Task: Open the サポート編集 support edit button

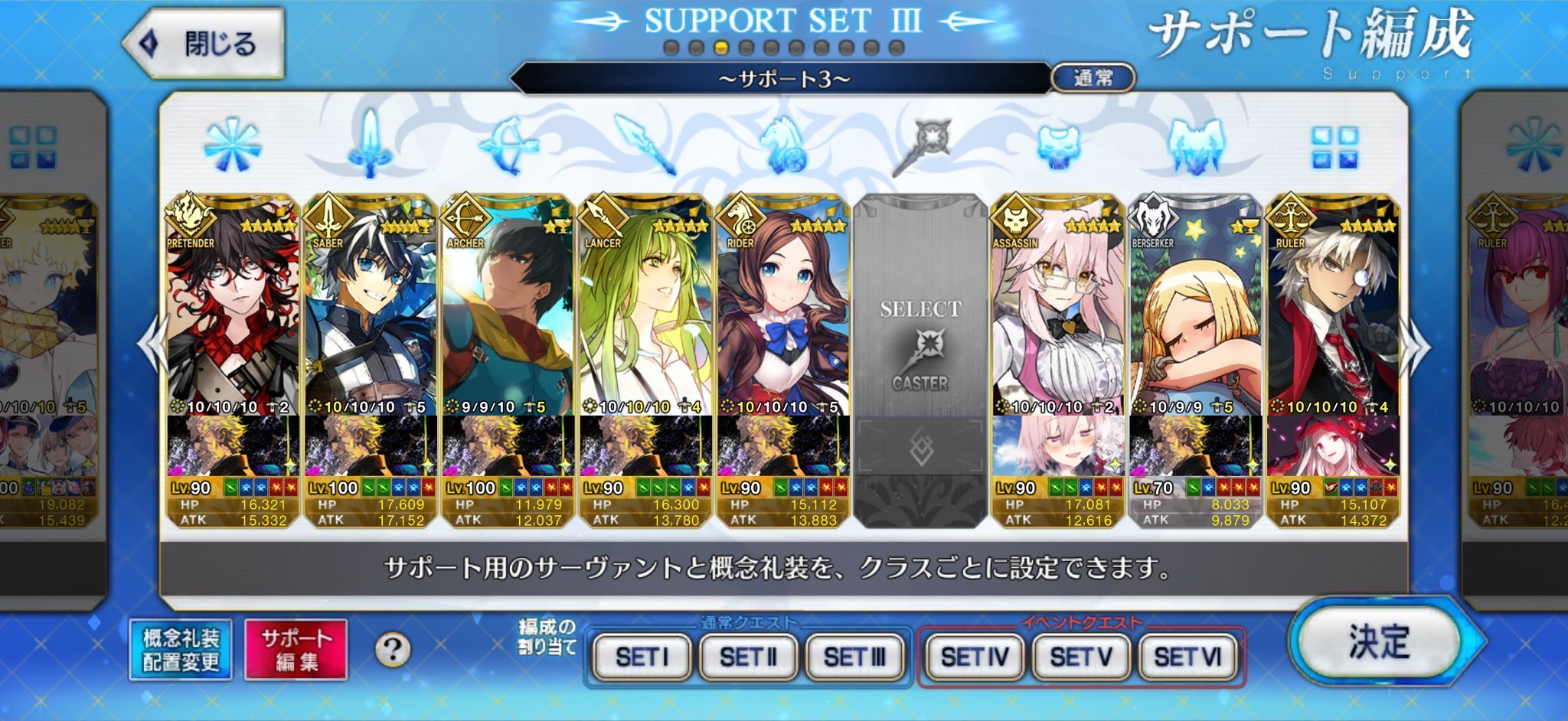Action: point(296,649)
